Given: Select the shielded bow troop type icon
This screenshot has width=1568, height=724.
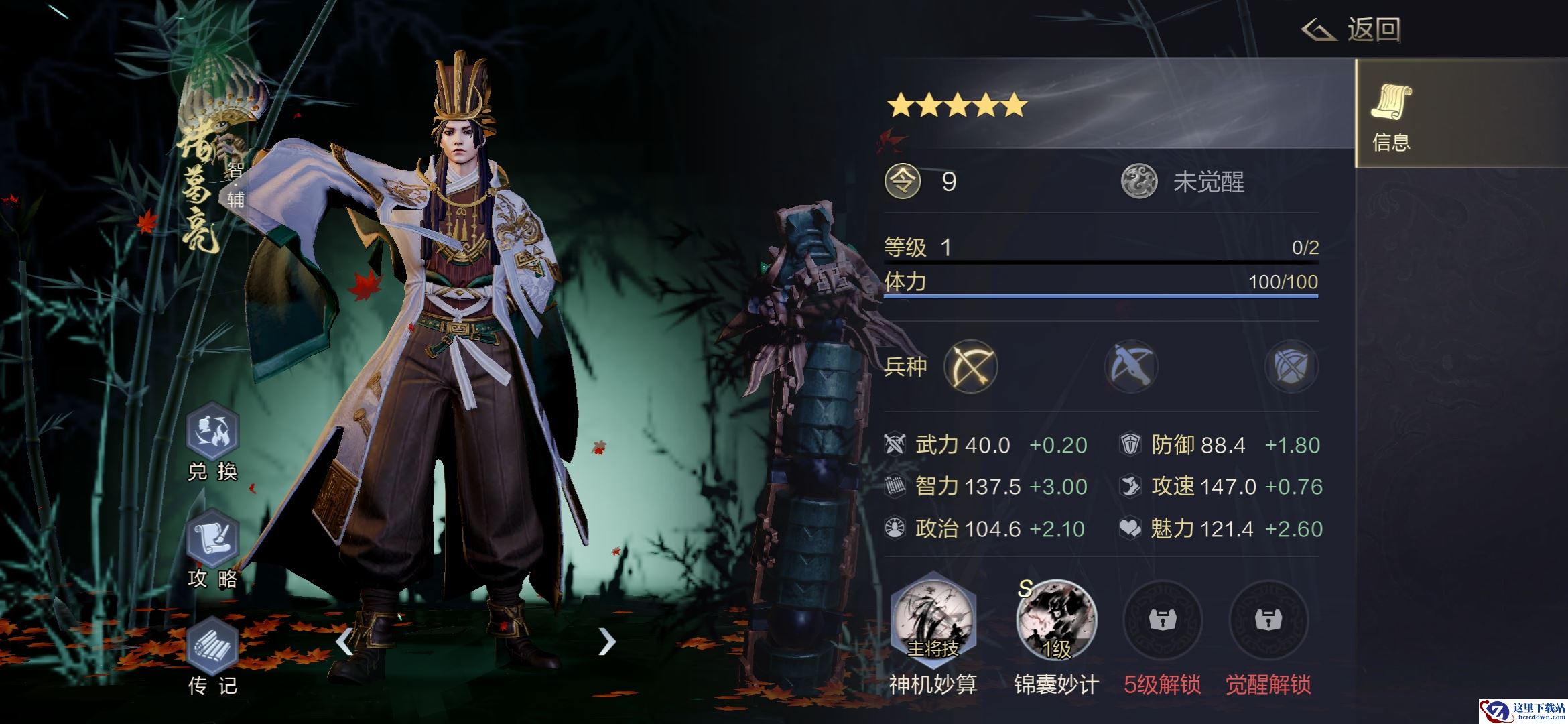Looking at the screenshot, I should pos(1291,366).
